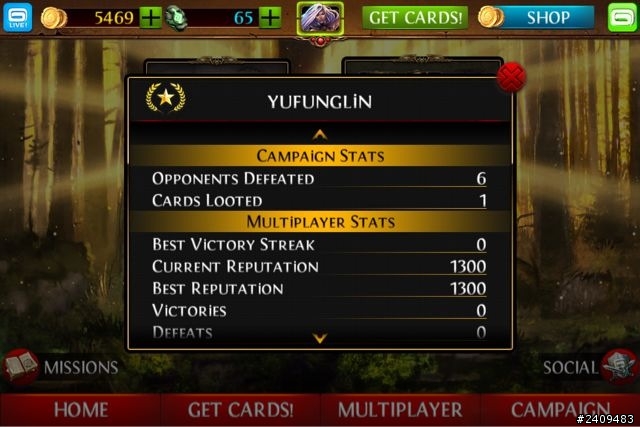
Task: Open the Gameloft Live icon
Action: tap(19, 16)
